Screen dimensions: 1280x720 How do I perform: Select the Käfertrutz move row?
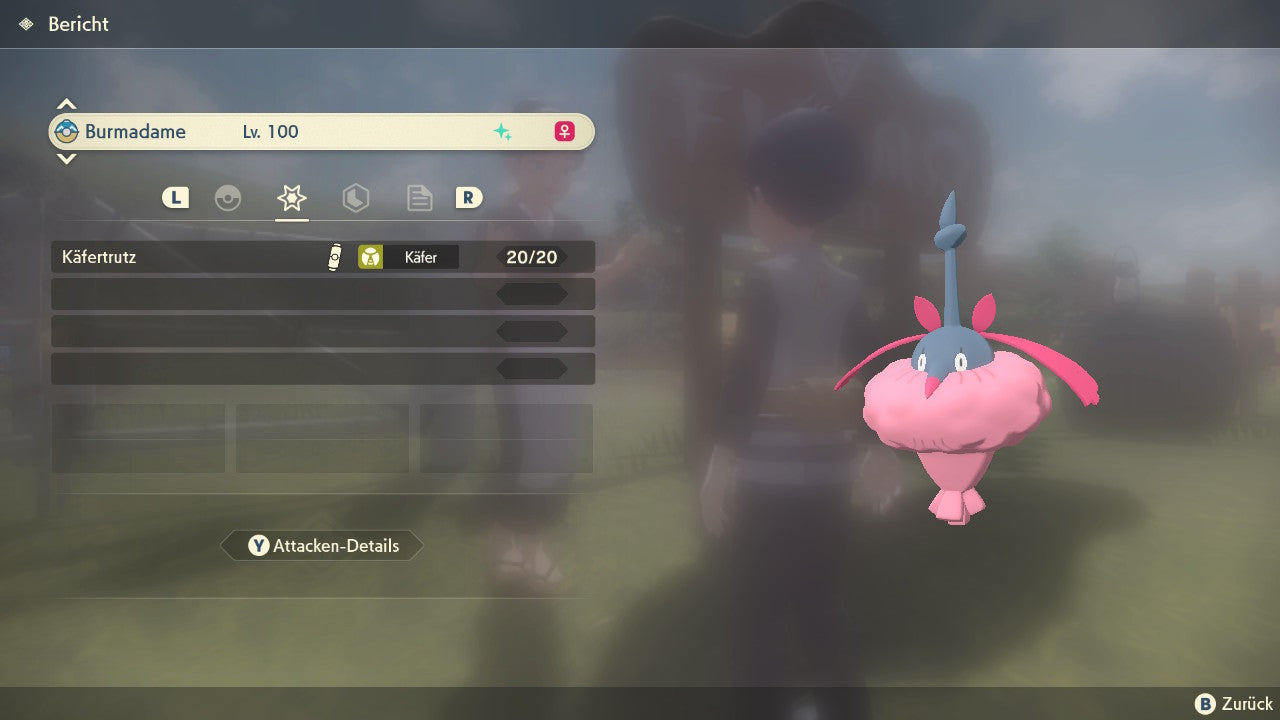click(x=322, y=257)
